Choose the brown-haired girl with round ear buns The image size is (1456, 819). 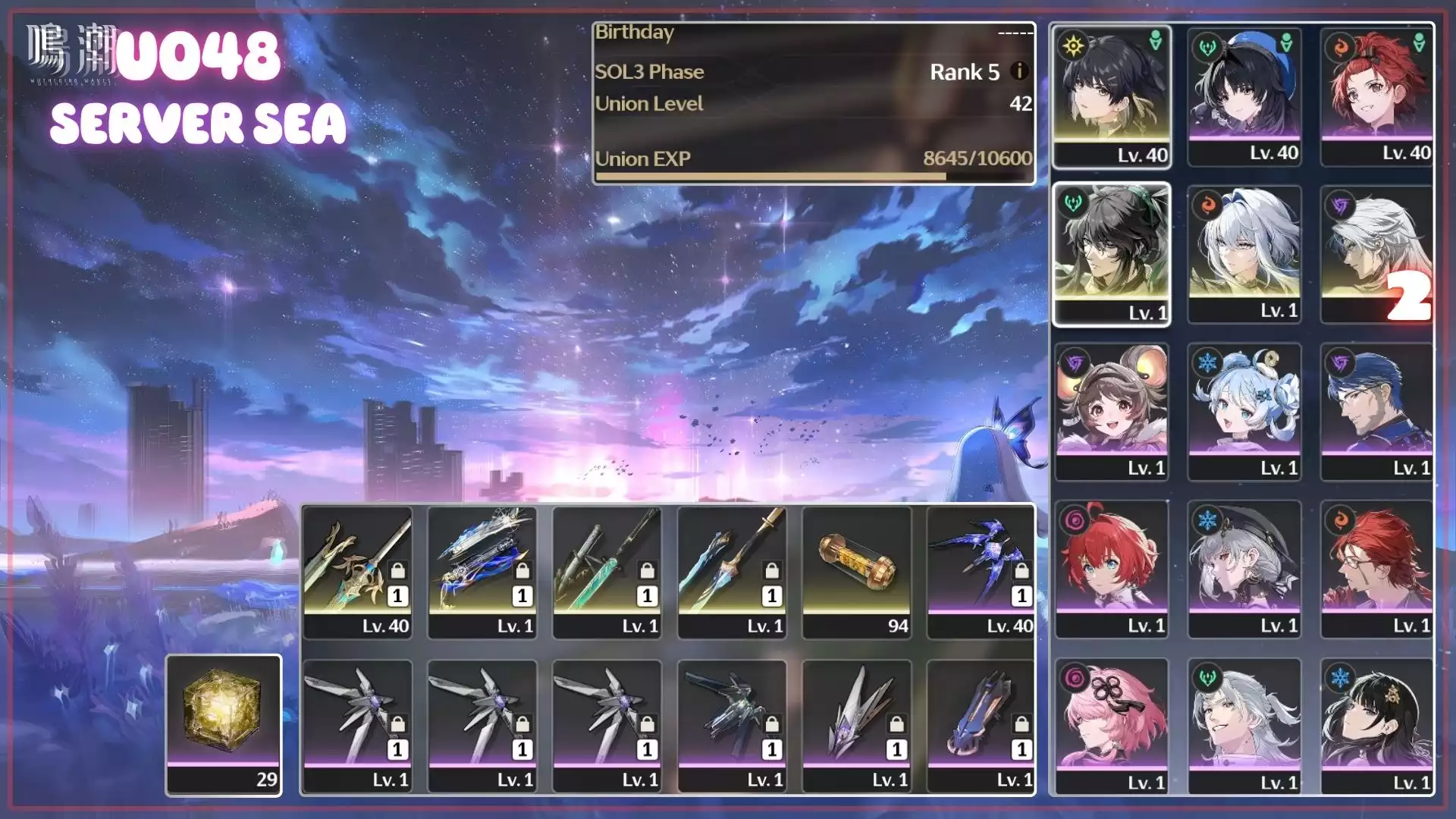coord(1112,410)
